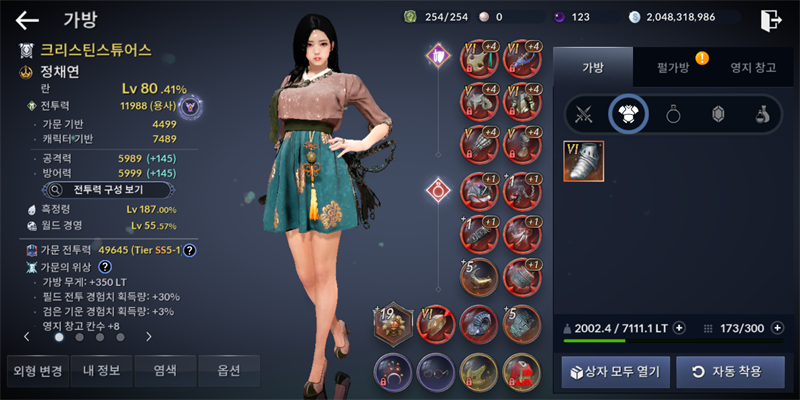Filter bag by crossed swords weapons

tap(583, 115)
